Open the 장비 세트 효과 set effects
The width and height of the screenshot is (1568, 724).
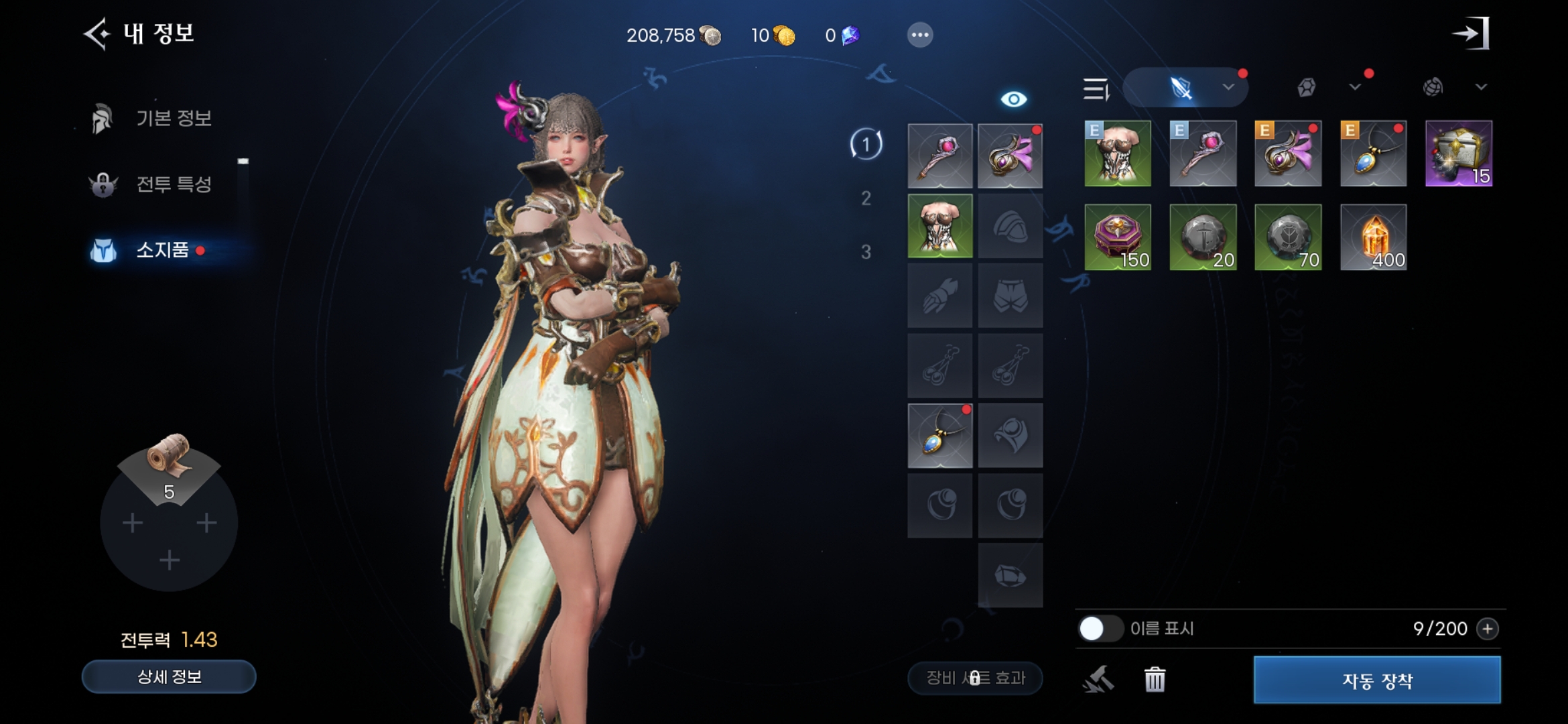(x=975, y=678)
